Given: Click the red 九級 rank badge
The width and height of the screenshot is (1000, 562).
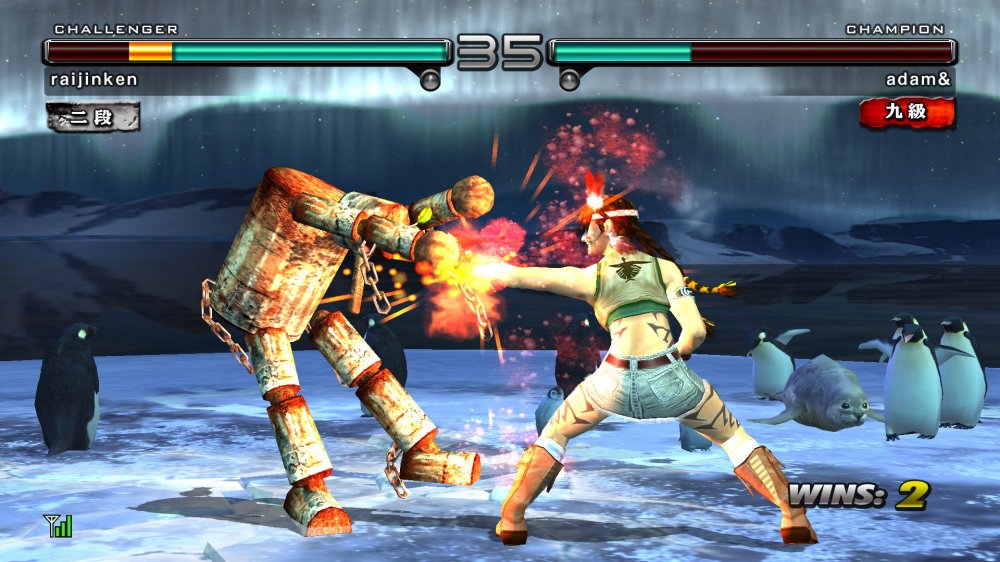Looking at the screenshot, I should (x=906, y=113).
